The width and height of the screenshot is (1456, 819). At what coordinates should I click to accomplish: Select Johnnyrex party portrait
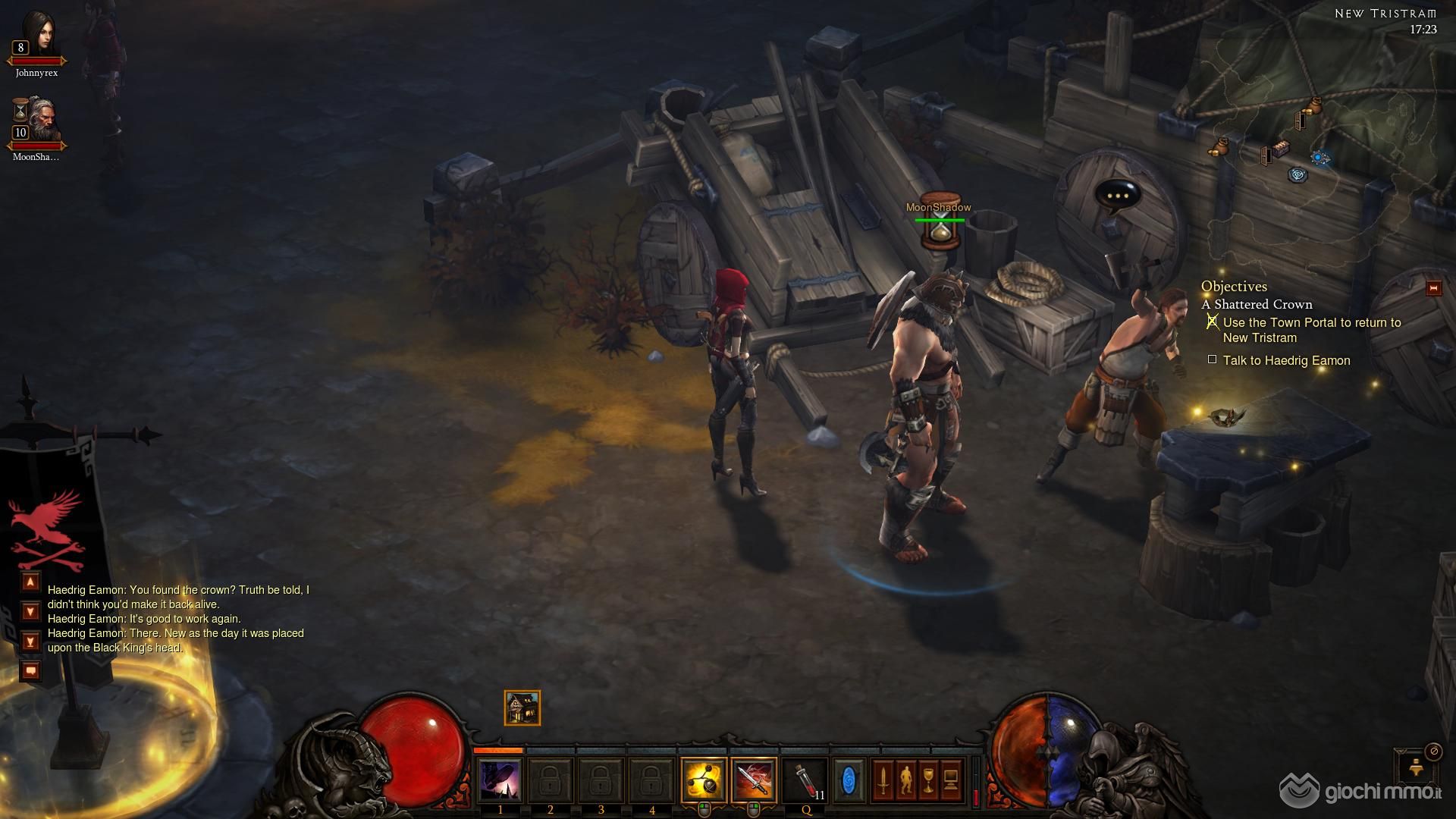[36, 36]
